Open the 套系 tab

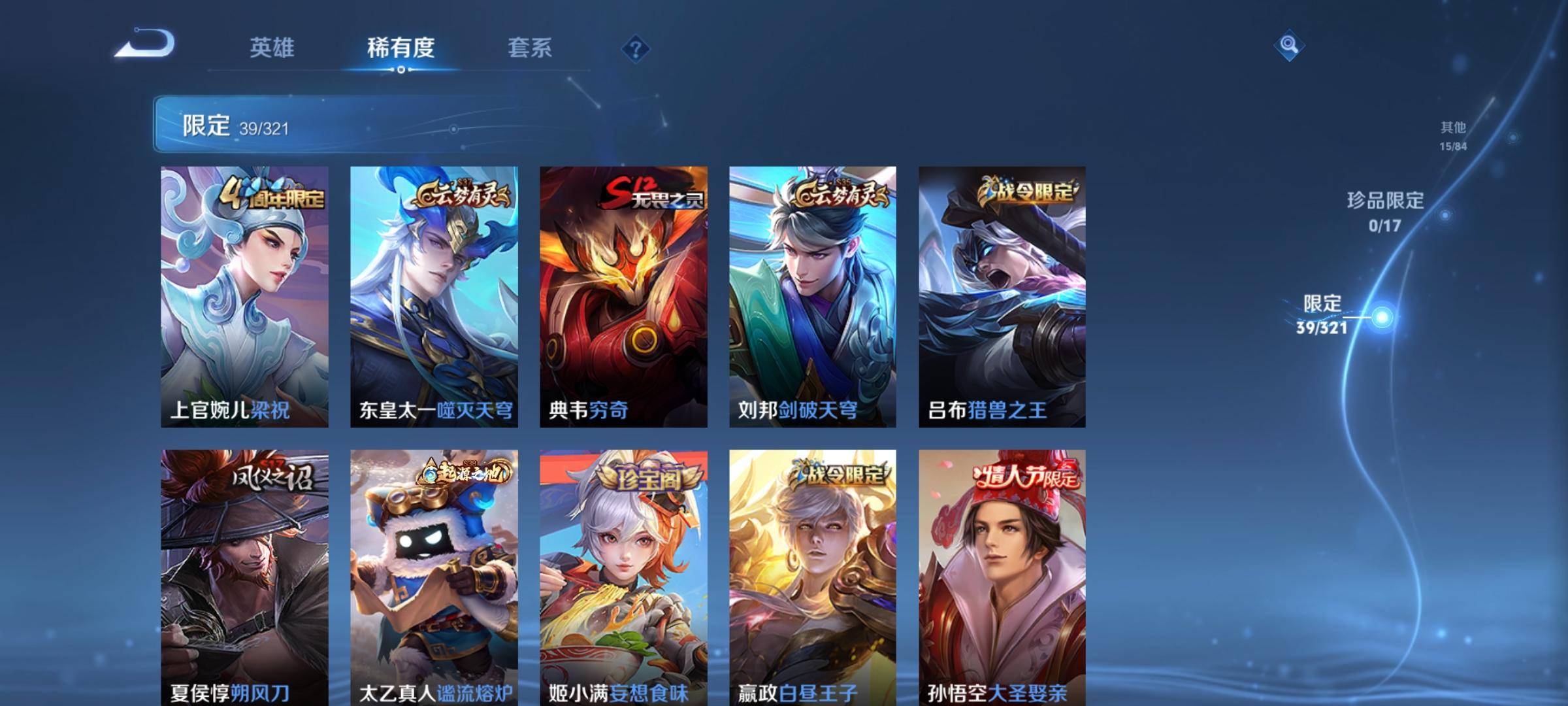530,48
